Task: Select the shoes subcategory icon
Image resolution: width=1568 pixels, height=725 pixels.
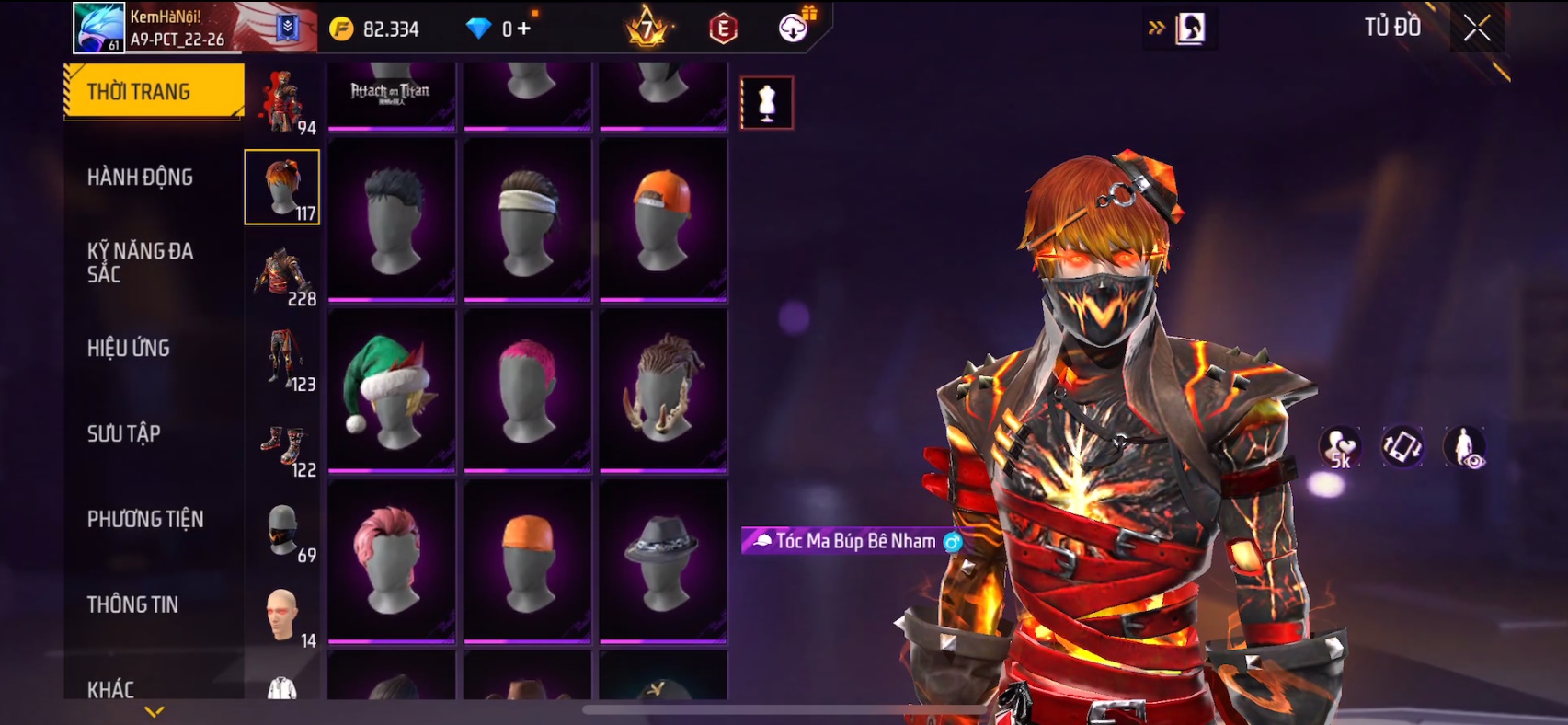Action: tap(283, 447)
